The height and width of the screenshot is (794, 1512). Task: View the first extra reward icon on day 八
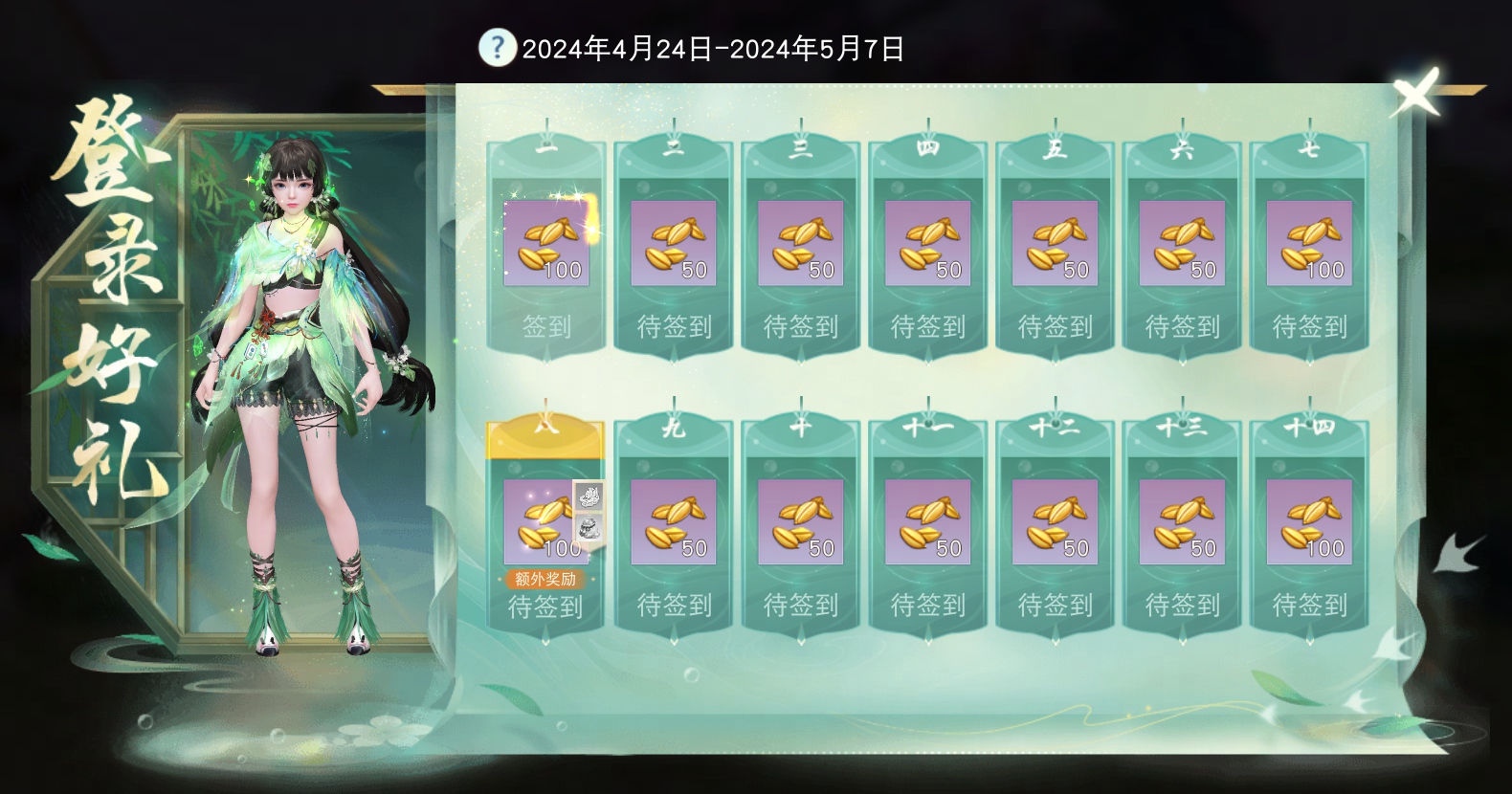pos(590,496)
